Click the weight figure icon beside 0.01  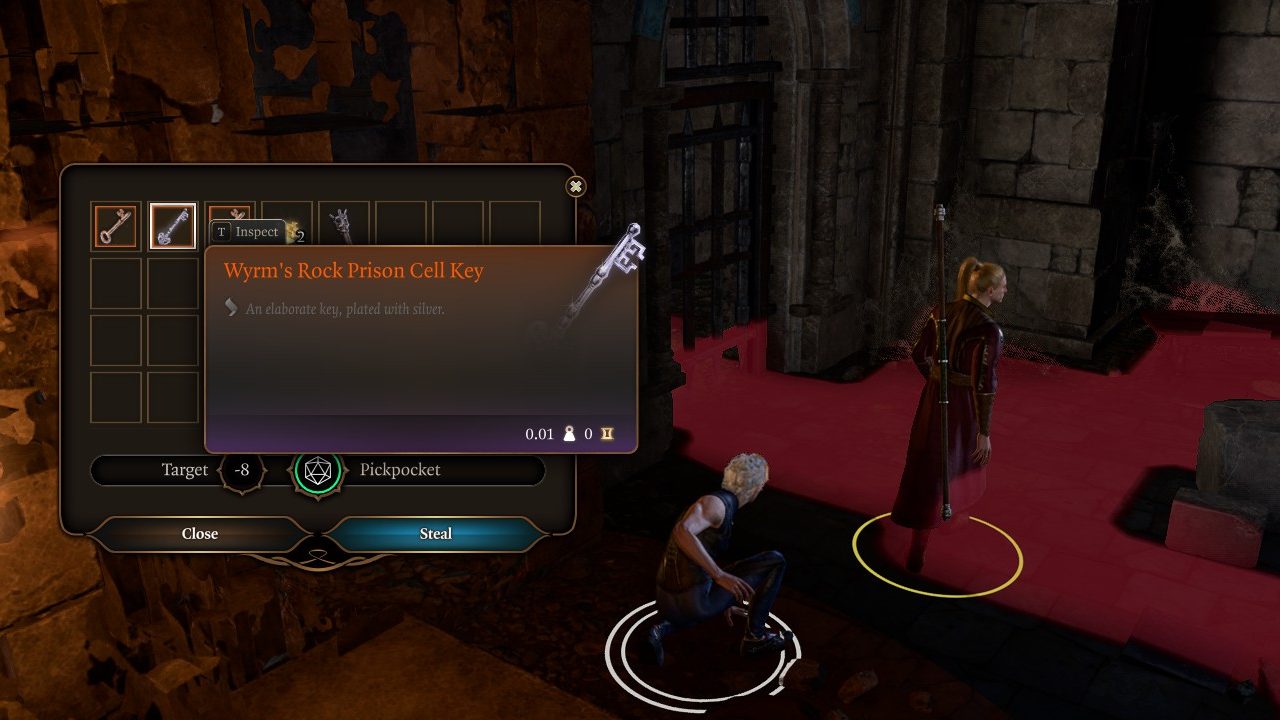[x=570, y=434]
